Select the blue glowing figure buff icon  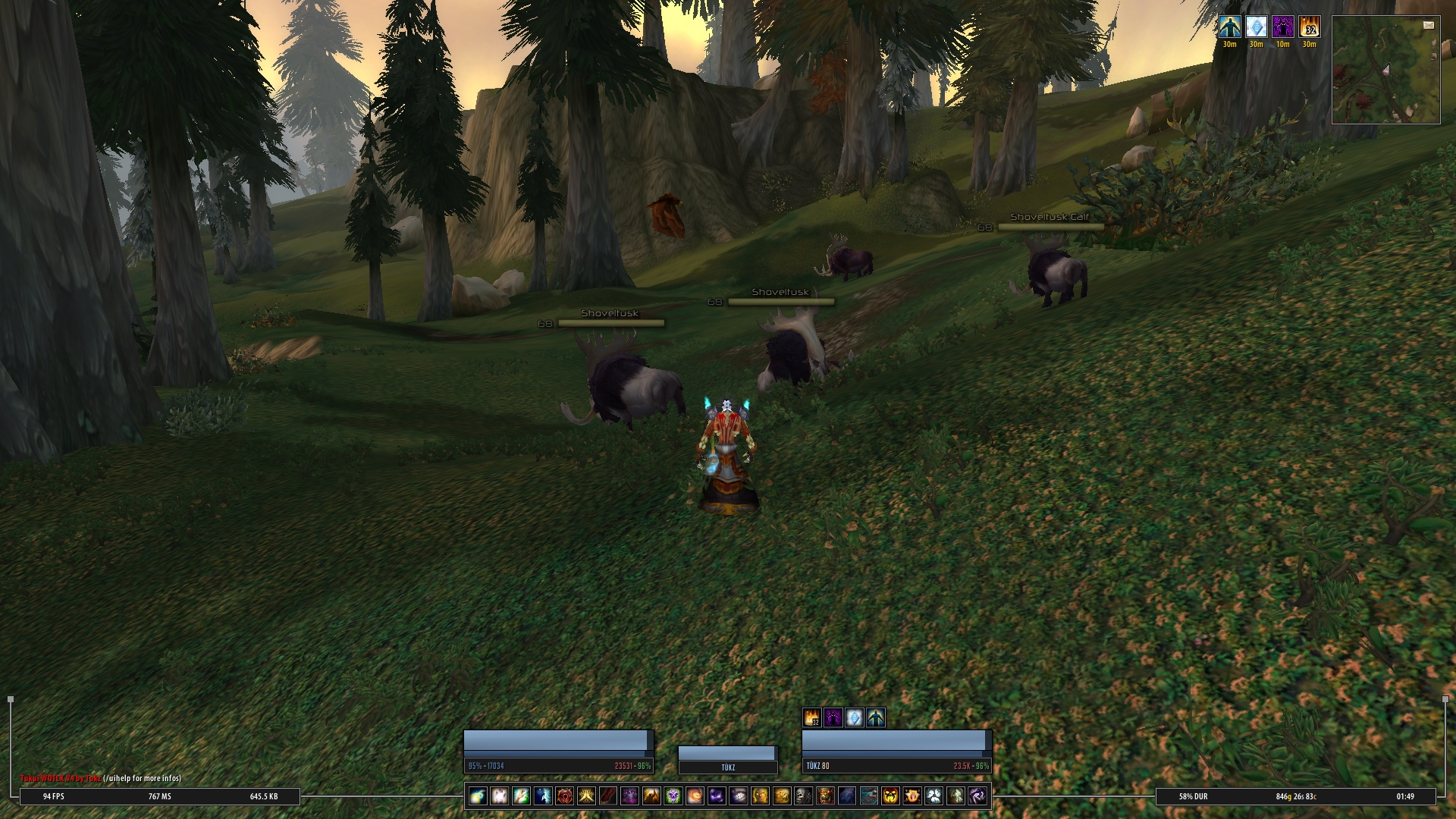coord(1229,27)
